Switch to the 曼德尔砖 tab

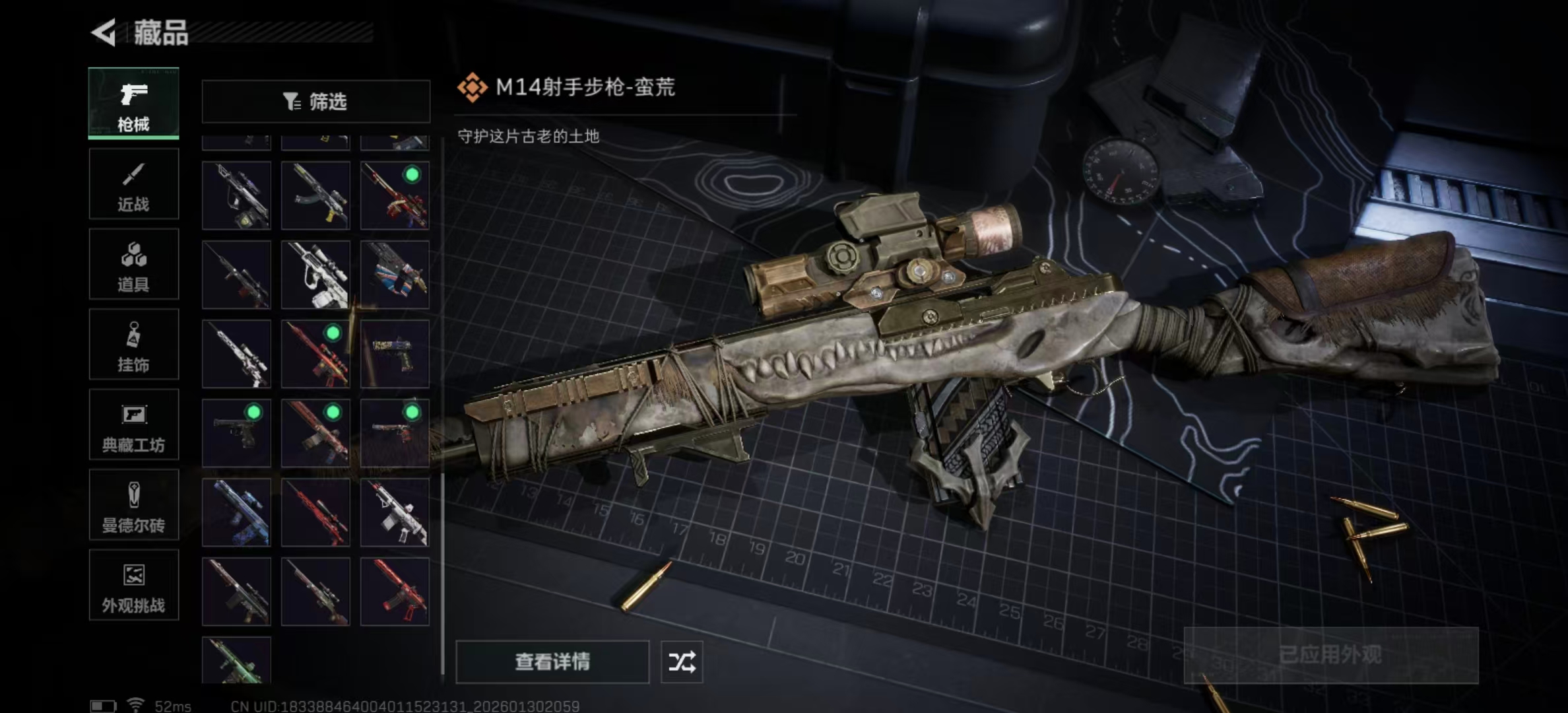tap(133, 505)
